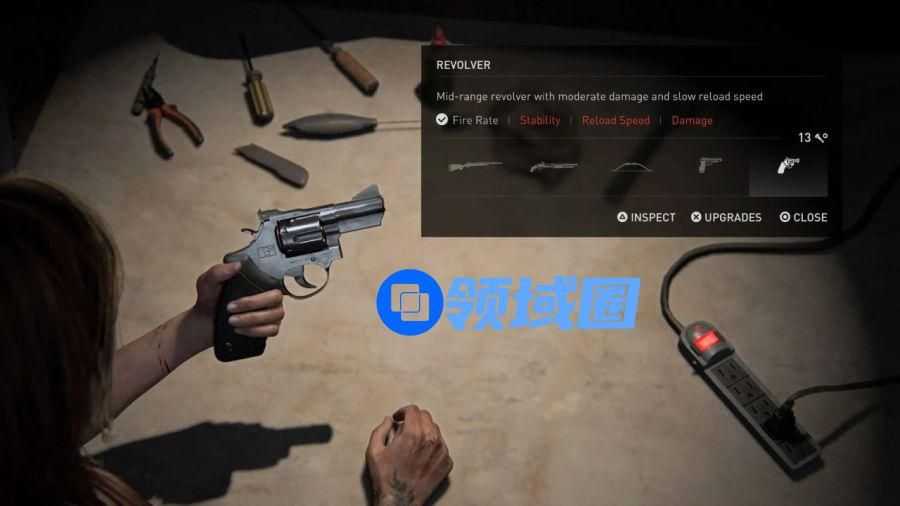Select the semi-auto pistol weapon slot
The image size is (900, 506).
click(709, 165)
